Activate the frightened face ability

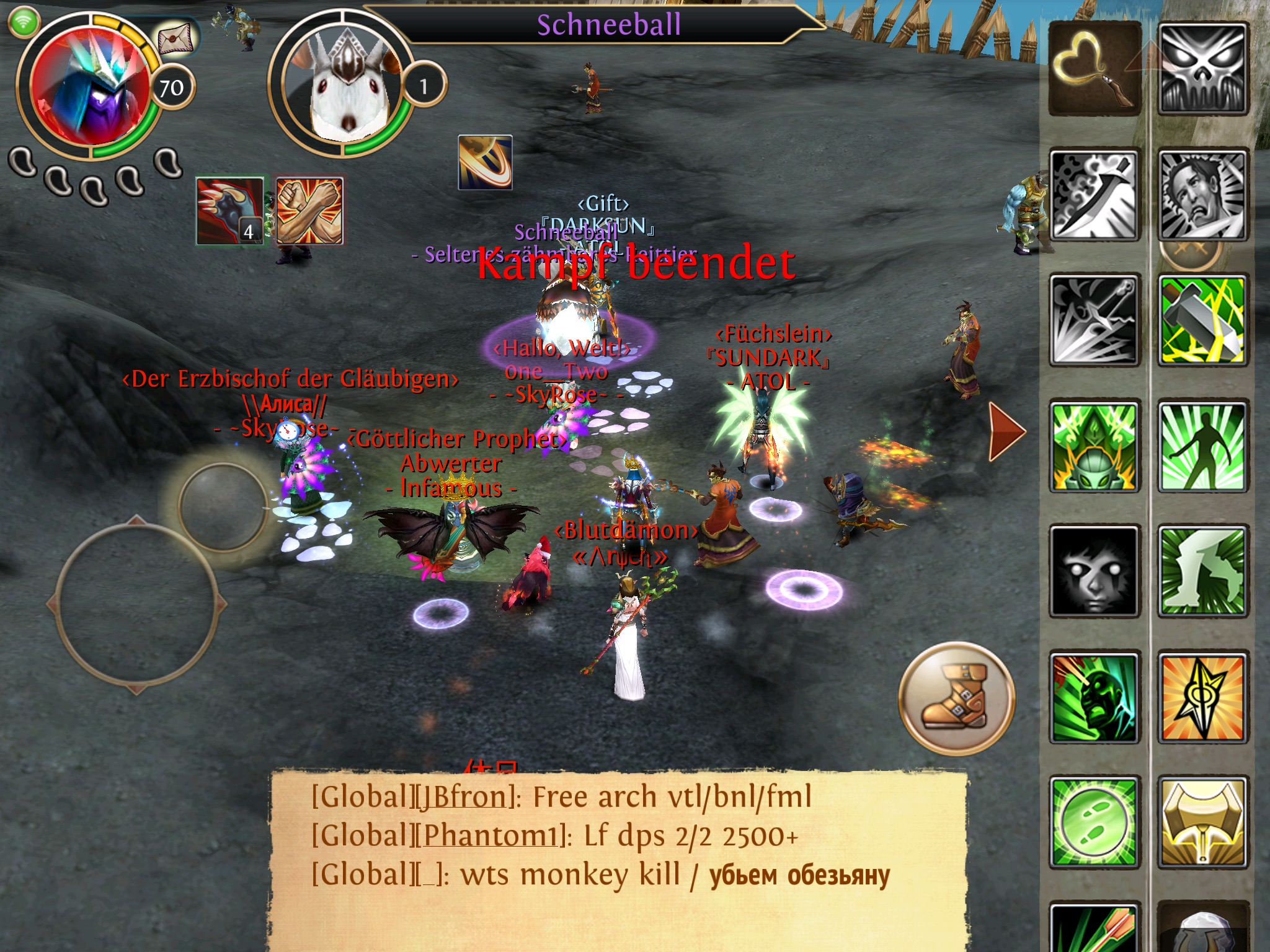tap(1202, 195)
